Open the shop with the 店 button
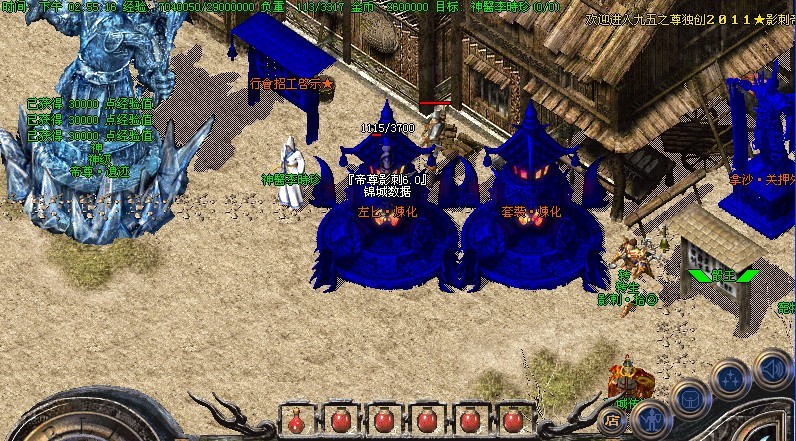The height and width of the screenshot is (441, 796). click(x=611, y=421)
